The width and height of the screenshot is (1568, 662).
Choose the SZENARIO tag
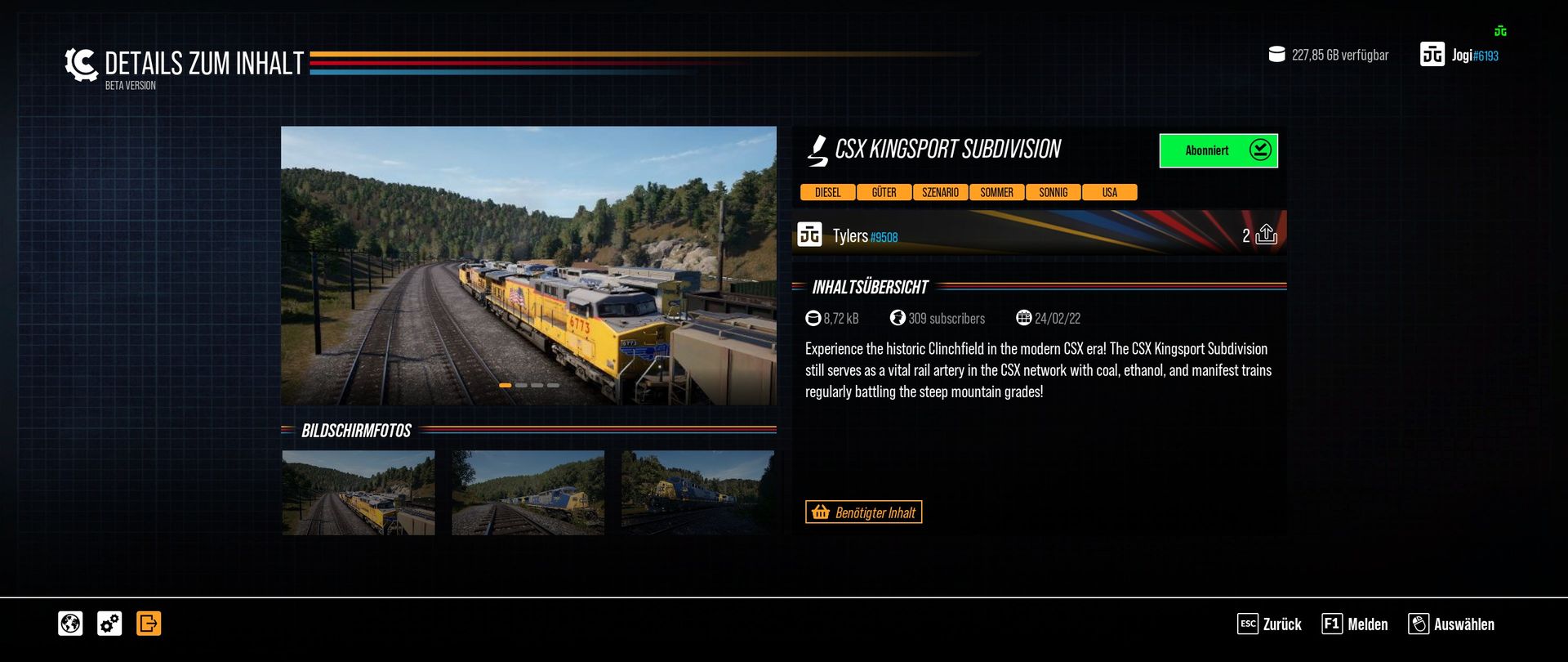940,193
